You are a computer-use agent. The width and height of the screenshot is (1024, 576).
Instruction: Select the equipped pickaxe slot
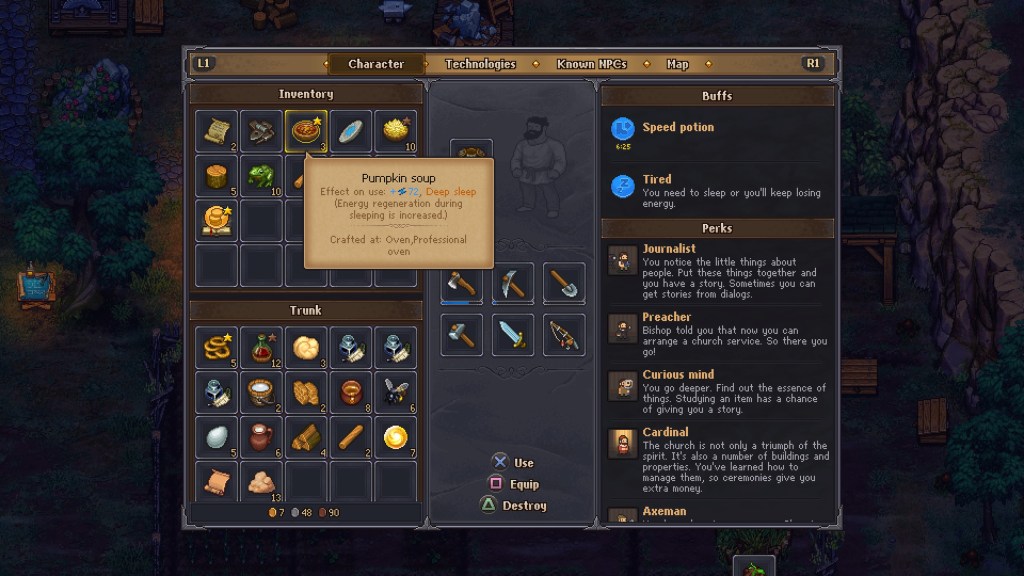512,284
